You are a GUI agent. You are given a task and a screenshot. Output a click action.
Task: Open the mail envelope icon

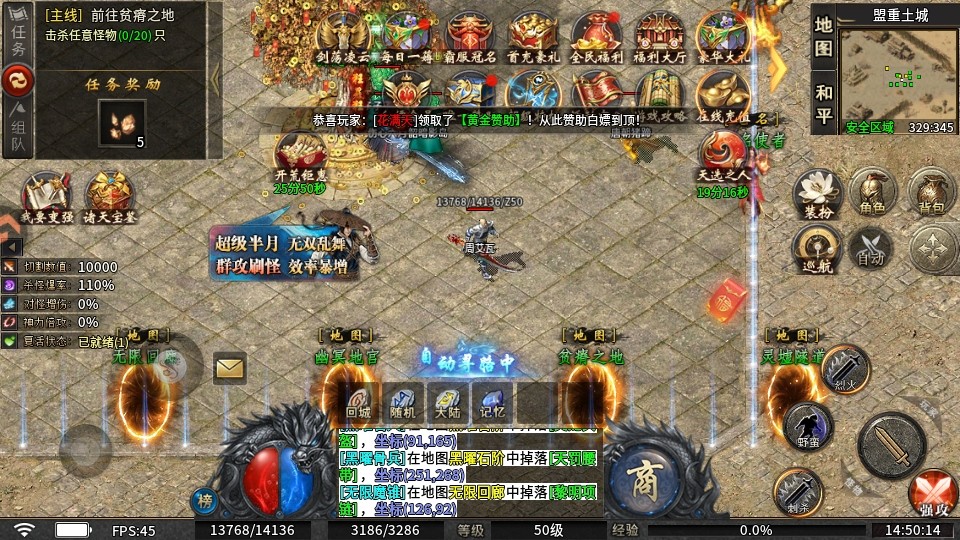pos(230,368)
